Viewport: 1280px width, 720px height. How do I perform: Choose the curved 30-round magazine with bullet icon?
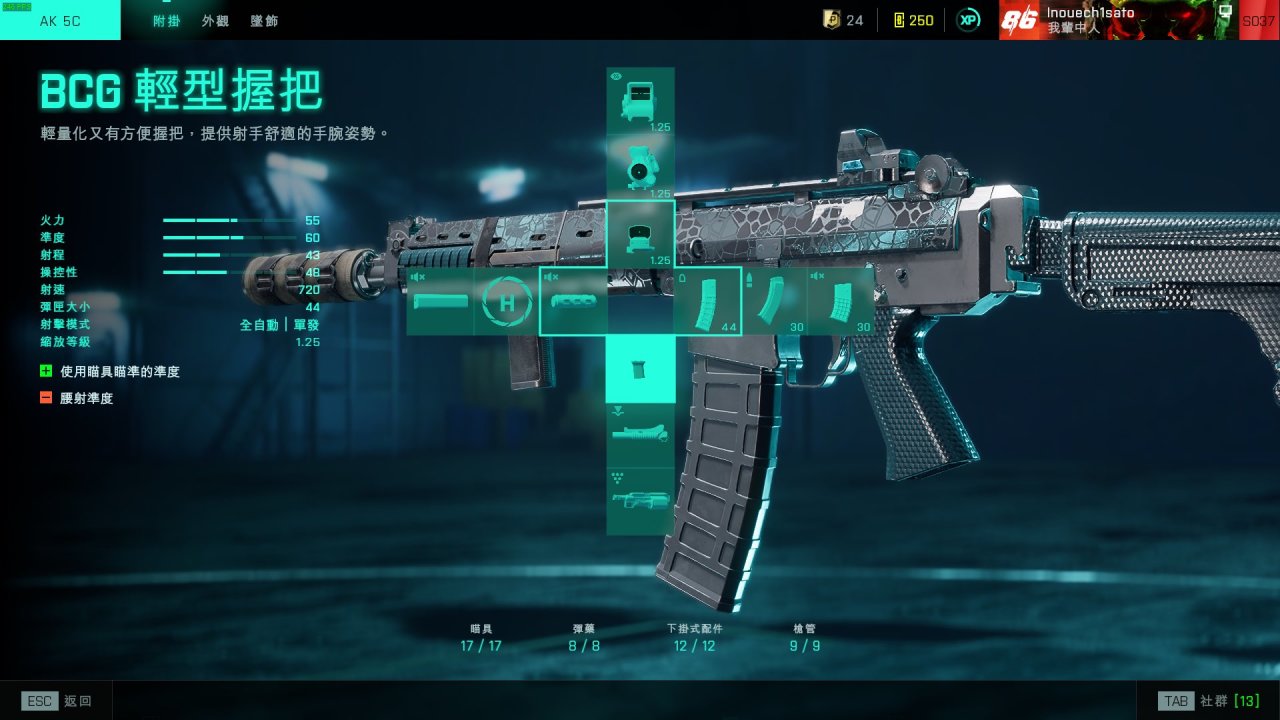pos(774,301)
